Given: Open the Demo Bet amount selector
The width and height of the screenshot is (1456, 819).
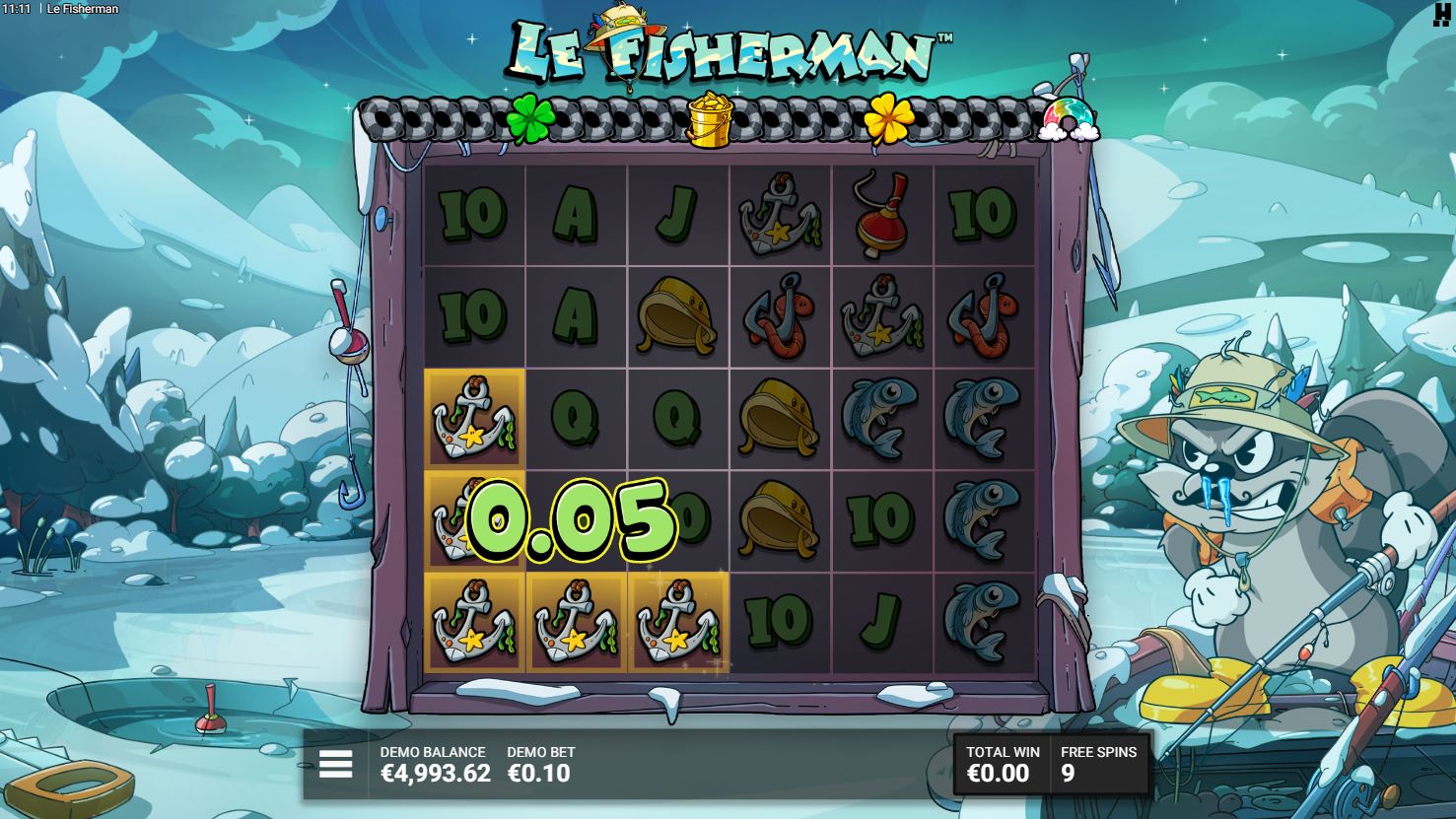Looking at the screenshot, I should pos(539,765).
